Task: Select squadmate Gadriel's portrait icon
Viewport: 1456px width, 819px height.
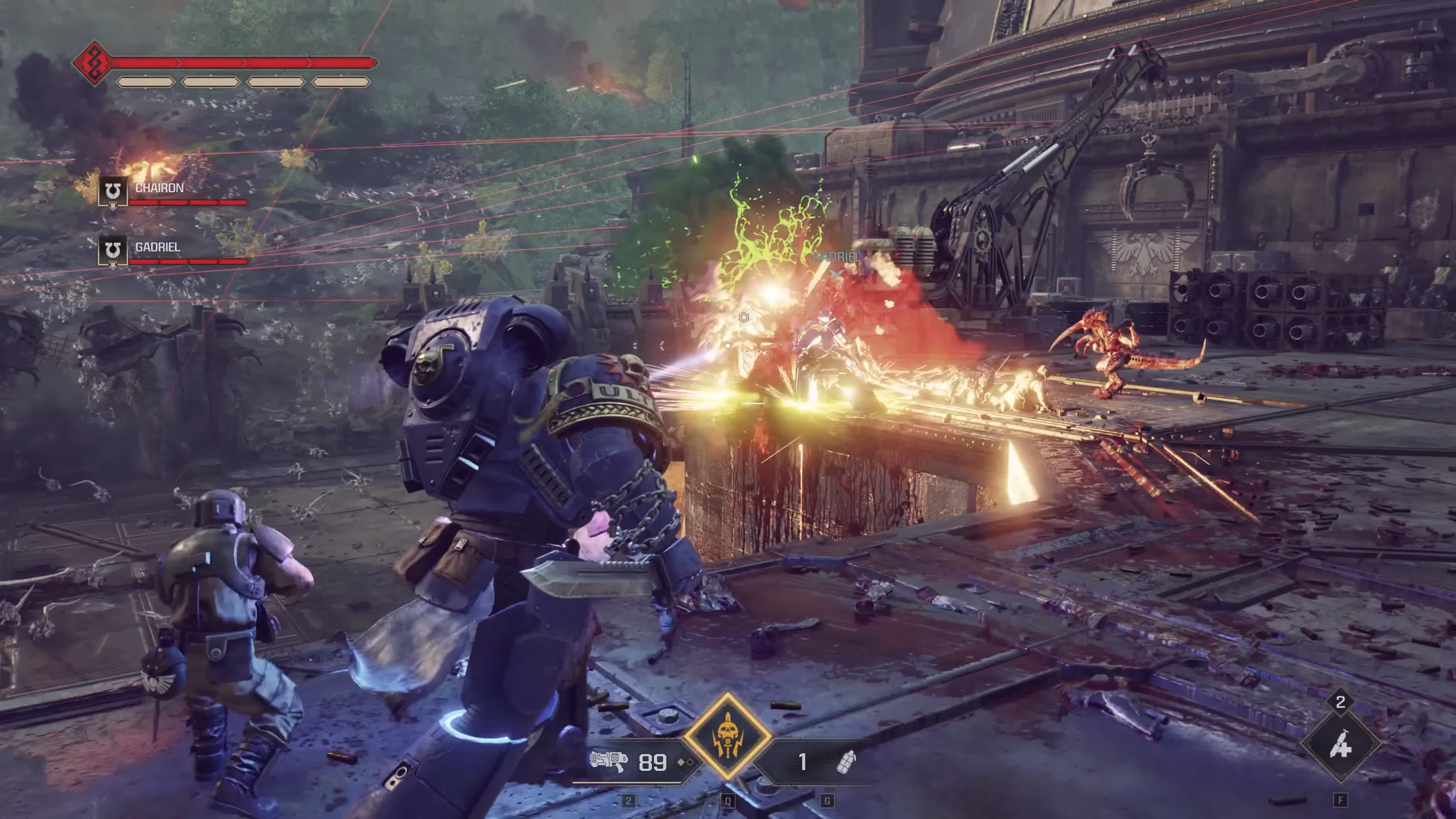Action: pyautogui.click(x=113, y=250)
